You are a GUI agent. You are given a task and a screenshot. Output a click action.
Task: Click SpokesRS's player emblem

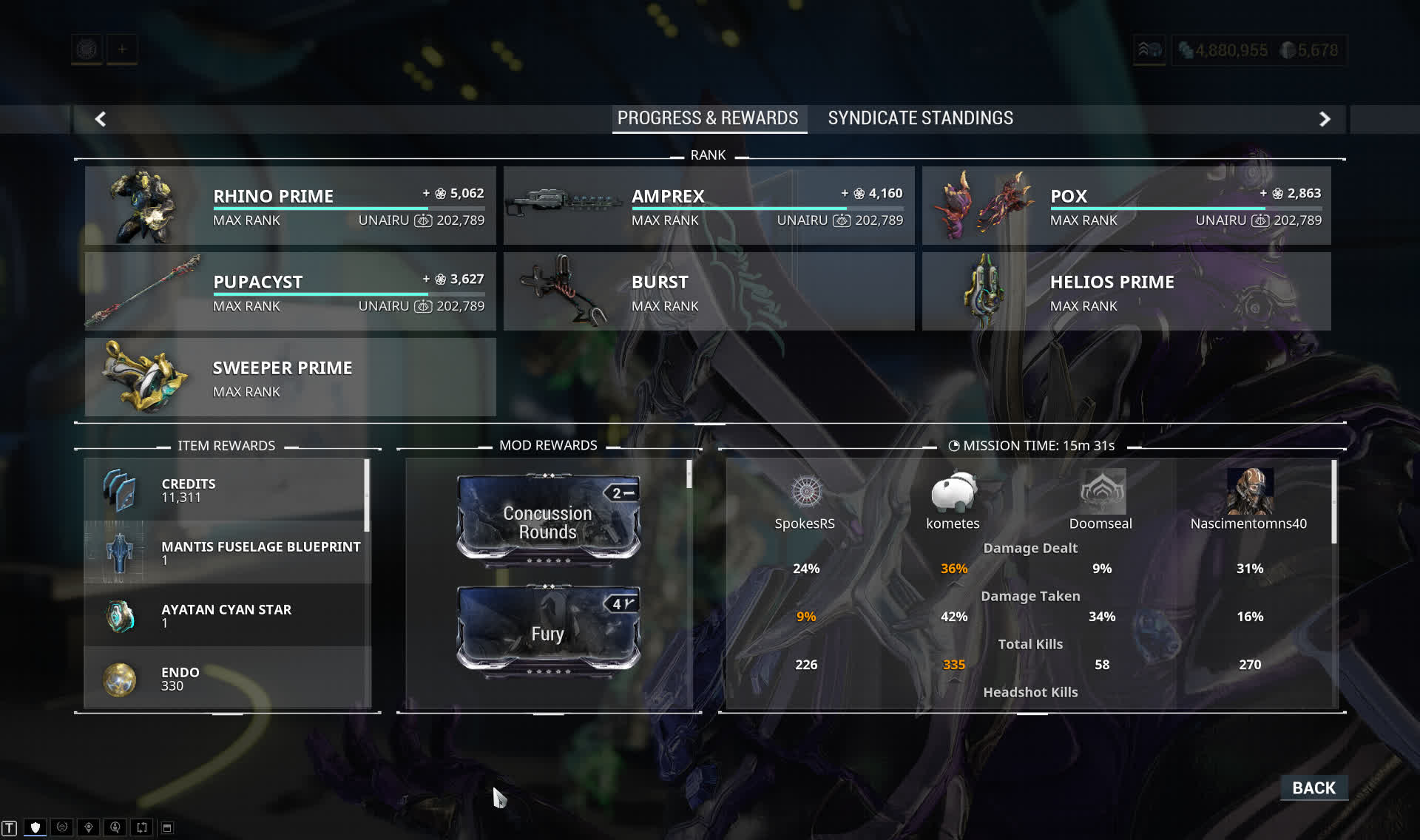pyautogui.click(x=805, y=492)
